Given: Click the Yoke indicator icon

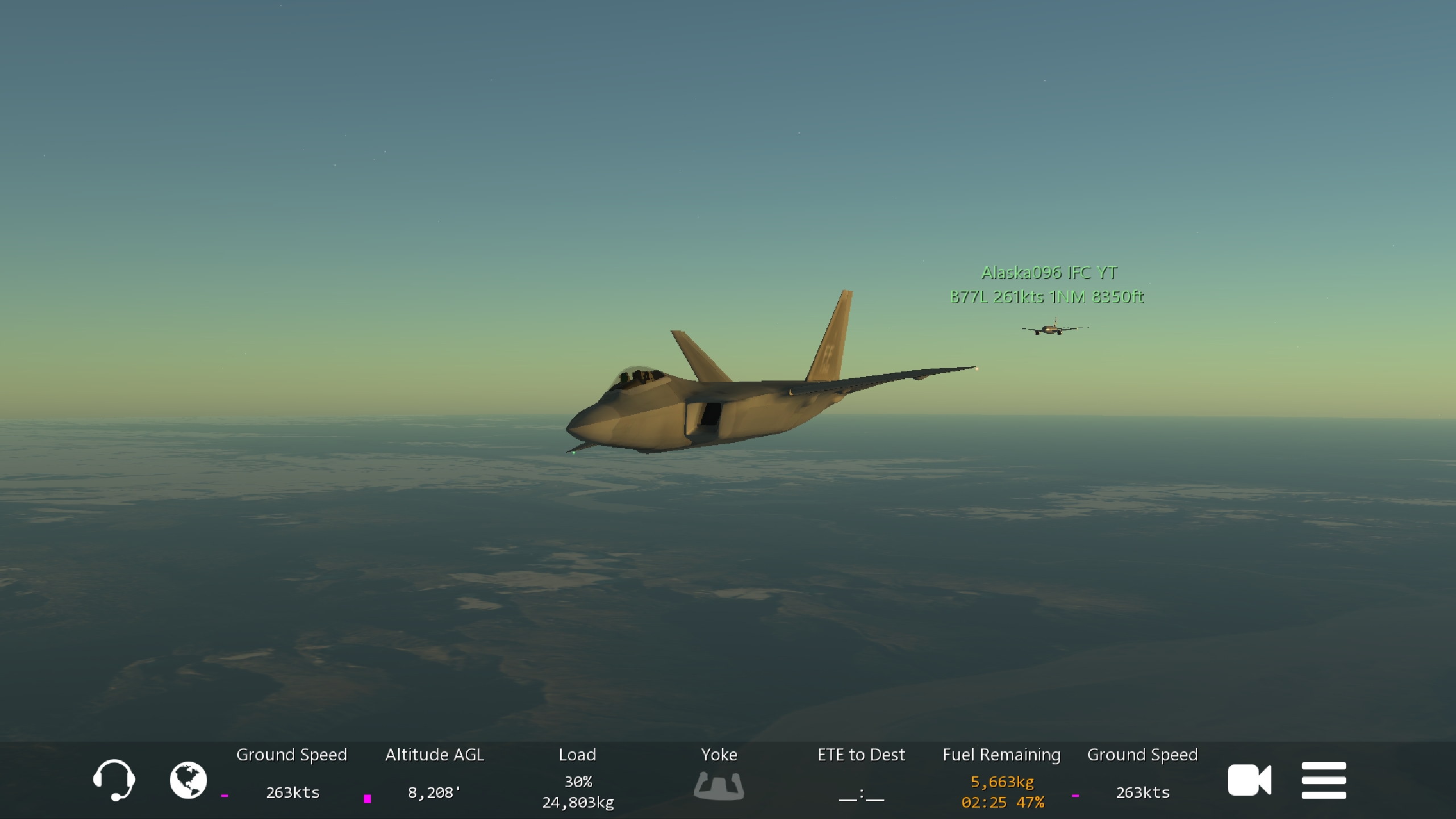Looking at the screenshot, I should [719, 785].
